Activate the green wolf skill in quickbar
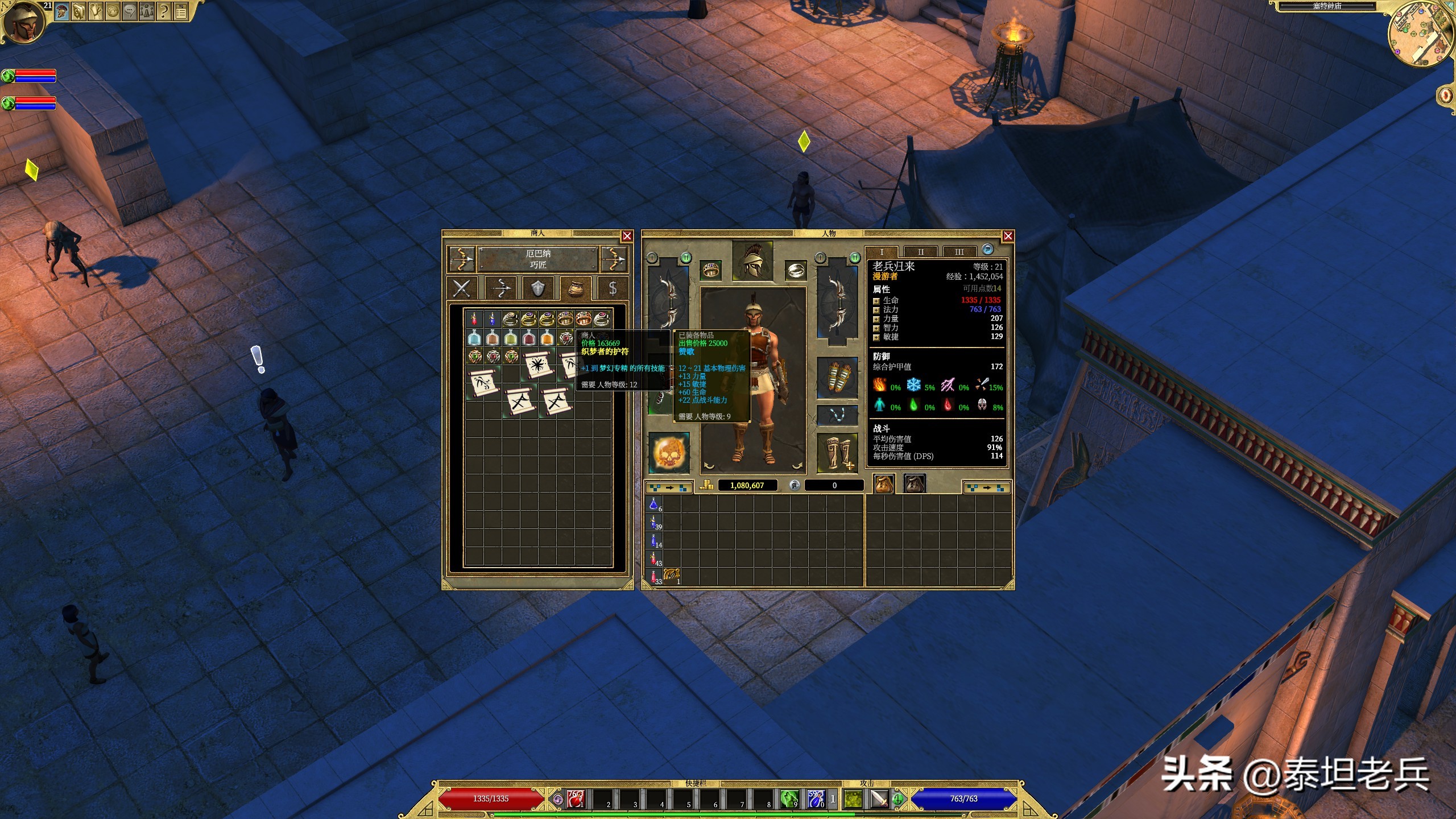This screenshot has width=1456, height=819. point(789,799)
